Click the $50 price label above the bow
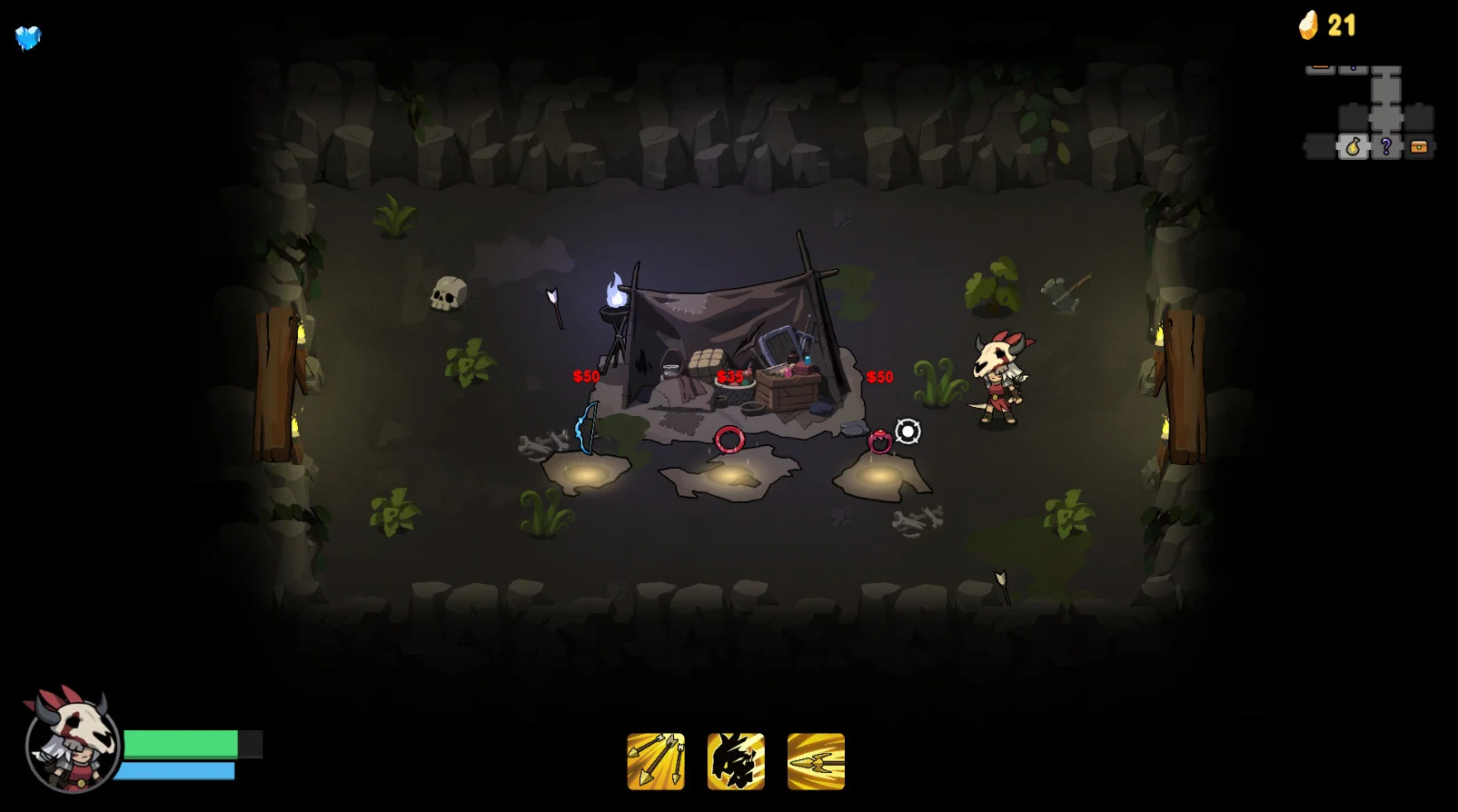Image resolution: width=1458 pixels, height=812 pixels. (584, 375)
